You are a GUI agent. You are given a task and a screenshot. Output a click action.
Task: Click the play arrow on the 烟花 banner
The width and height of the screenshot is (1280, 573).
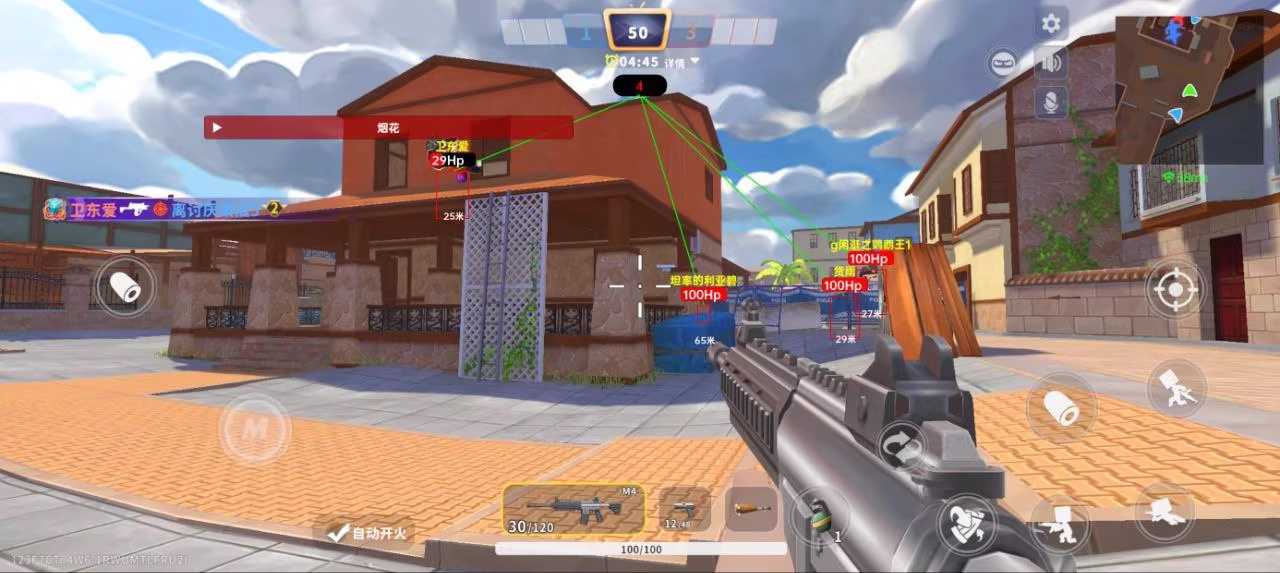coord(217,128)
